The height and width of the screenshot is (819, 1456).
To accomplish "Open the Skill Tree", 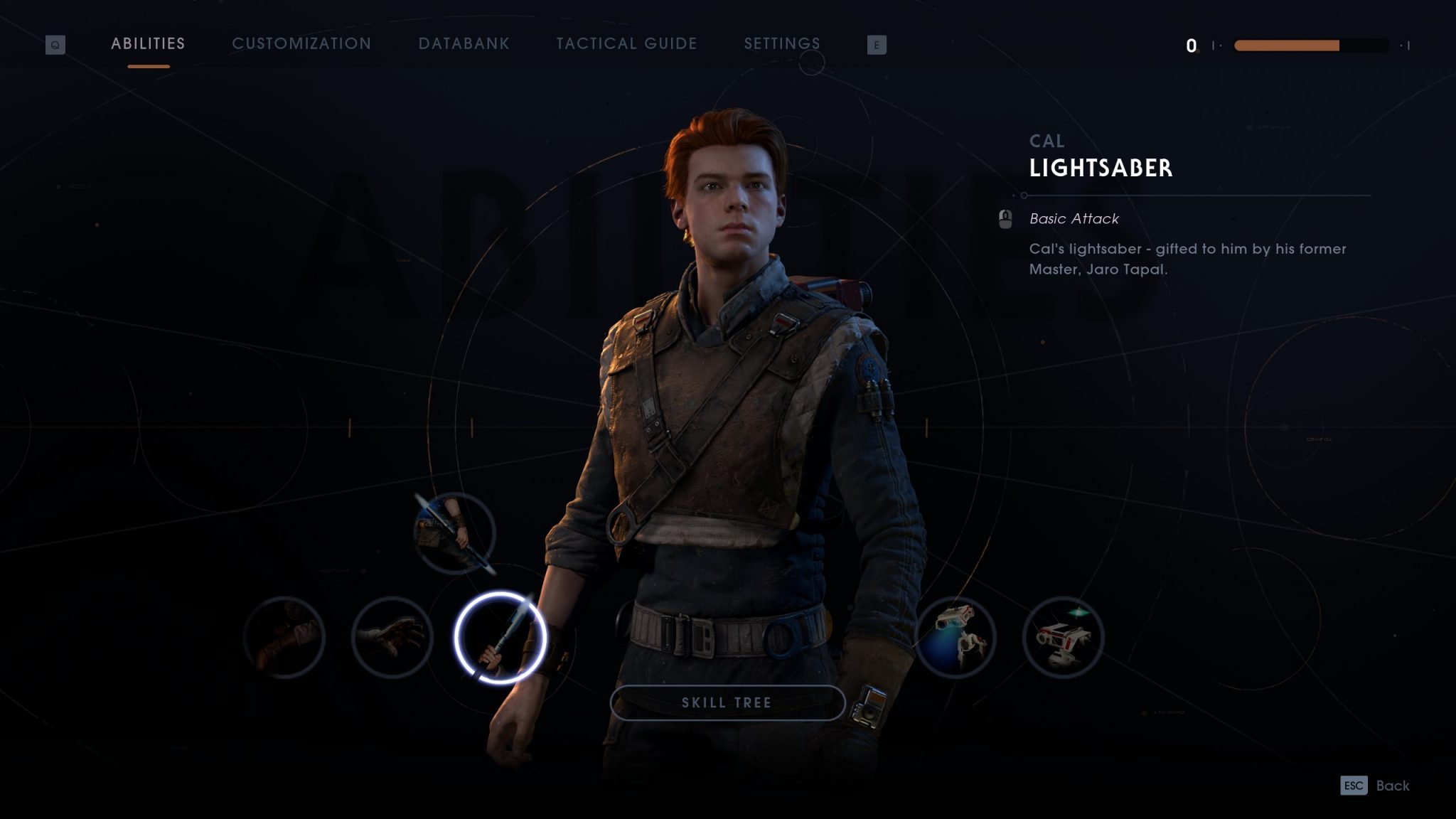I will pos(727,702).
